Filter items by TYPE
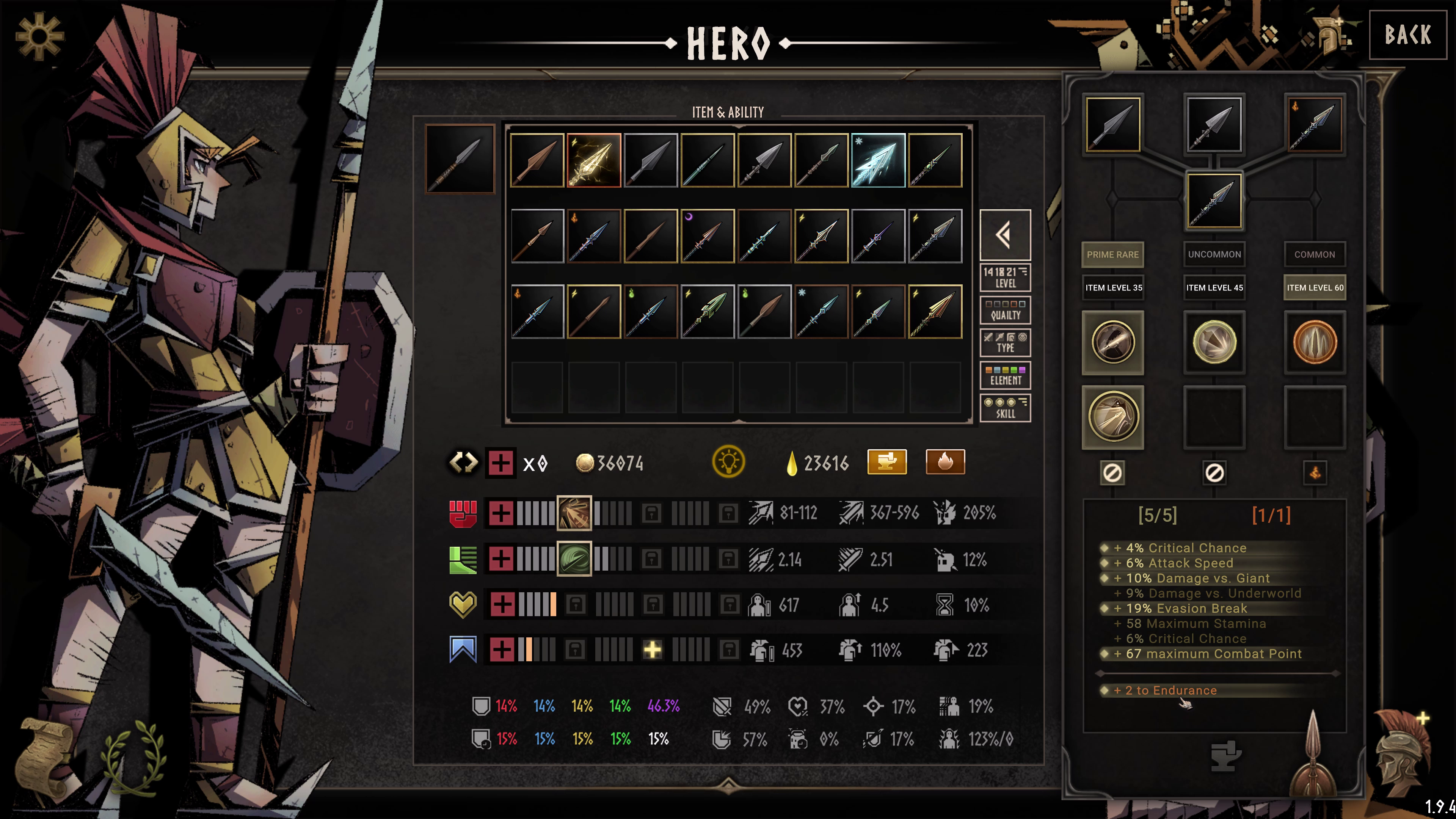 click(x=1005, y=343)
